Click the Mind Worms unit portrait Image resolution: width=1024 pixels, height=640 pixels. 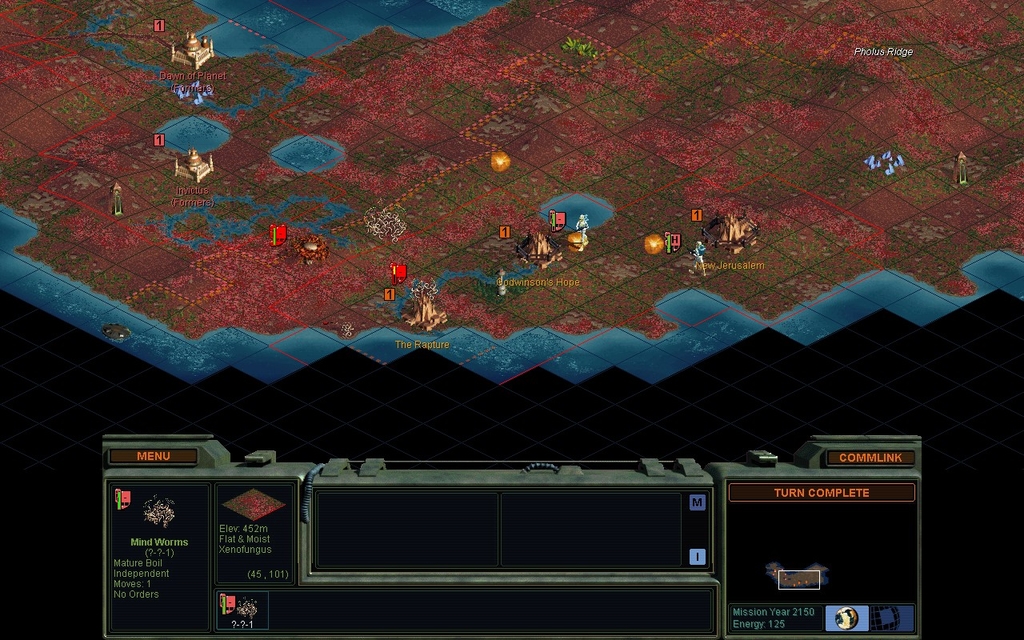157,513
